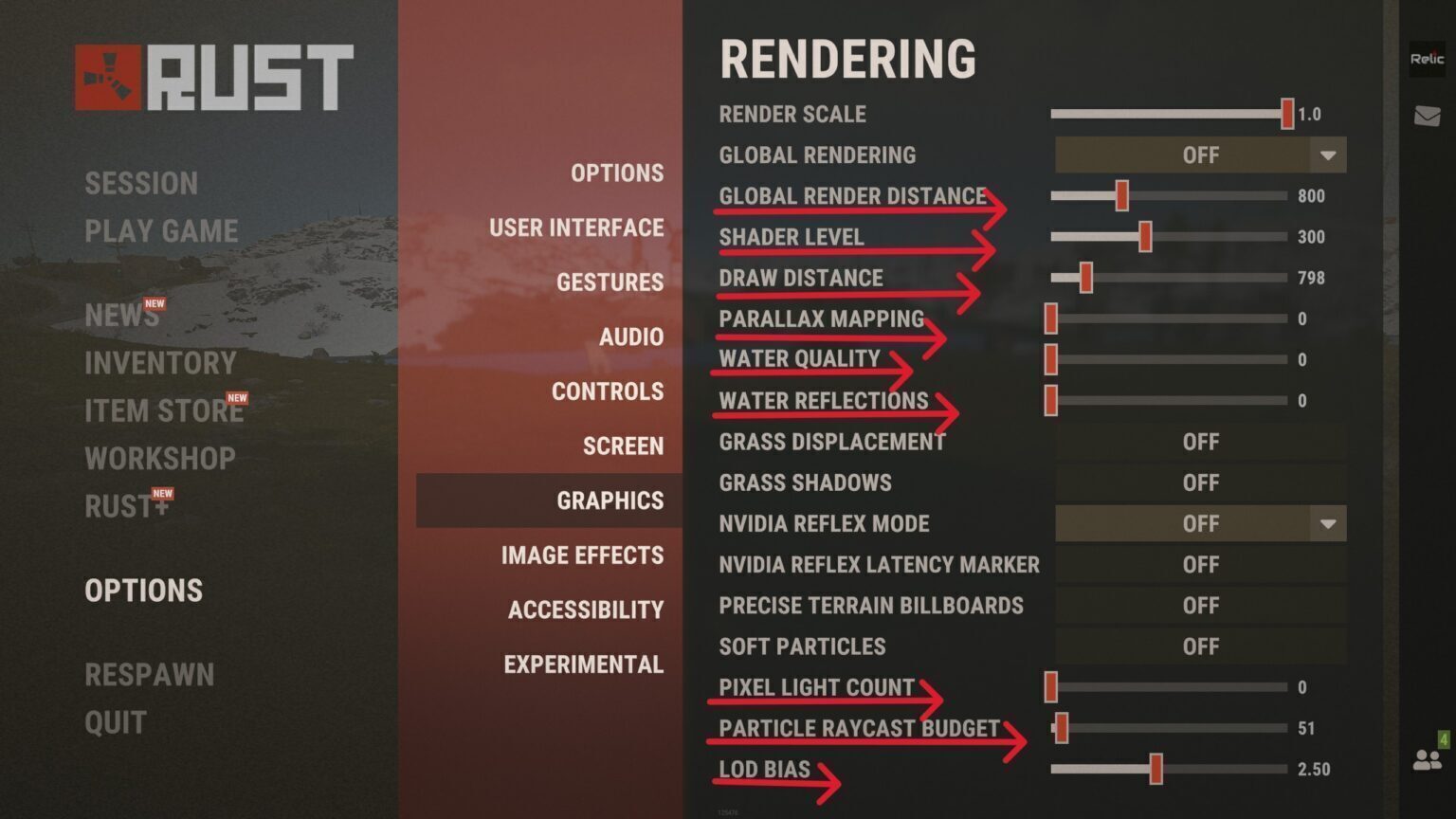Open the Item Store
Viewport: 1456px width, 819px height.
pos(164,411)
